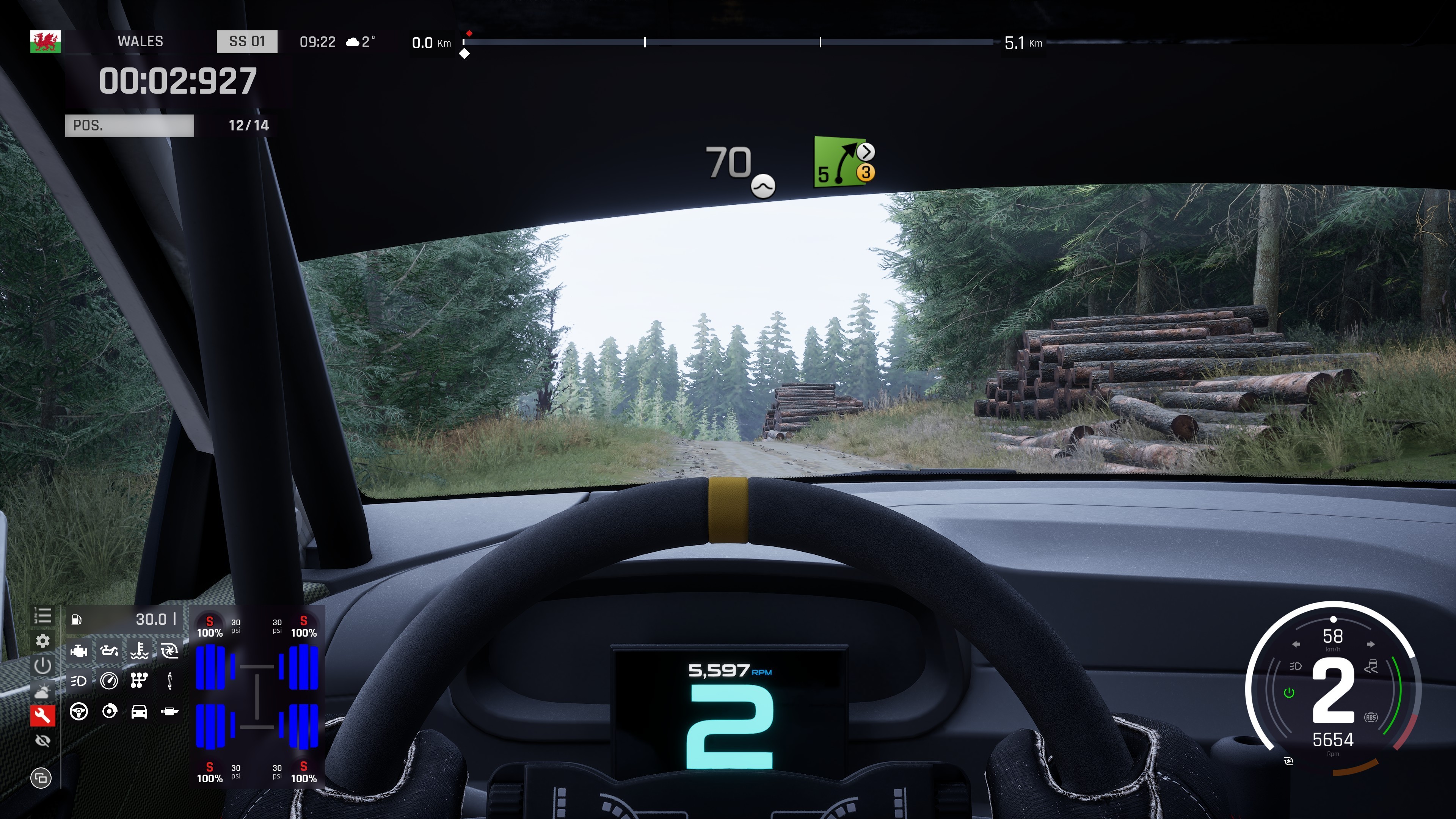Screen dimensions: 1456x819
Task: Select the oil can icon
Action: (x=109, y=651)
